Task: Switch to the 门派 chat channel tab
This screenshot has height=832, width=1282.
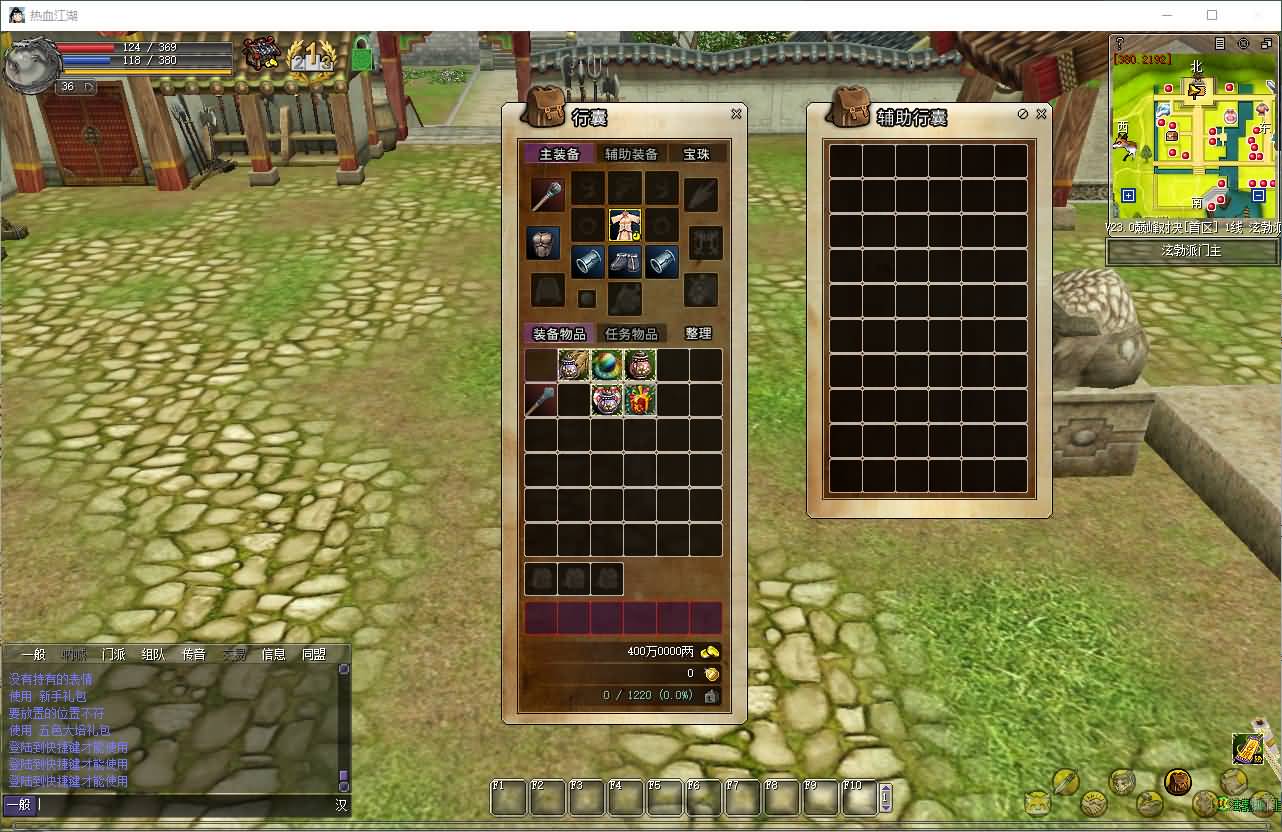Action: tap(113, 655)
